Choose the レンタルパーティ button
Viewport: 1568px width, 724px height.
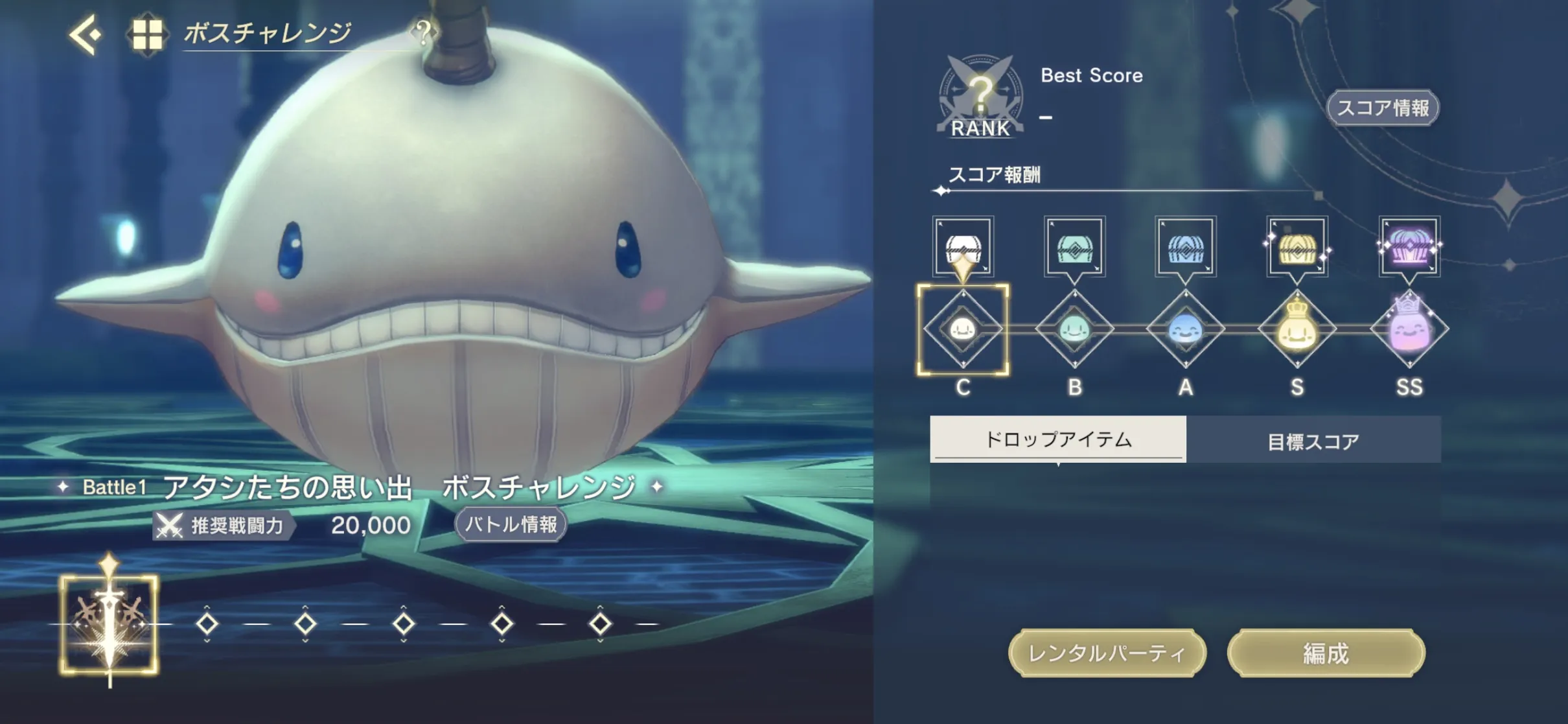click(1107, 653)
